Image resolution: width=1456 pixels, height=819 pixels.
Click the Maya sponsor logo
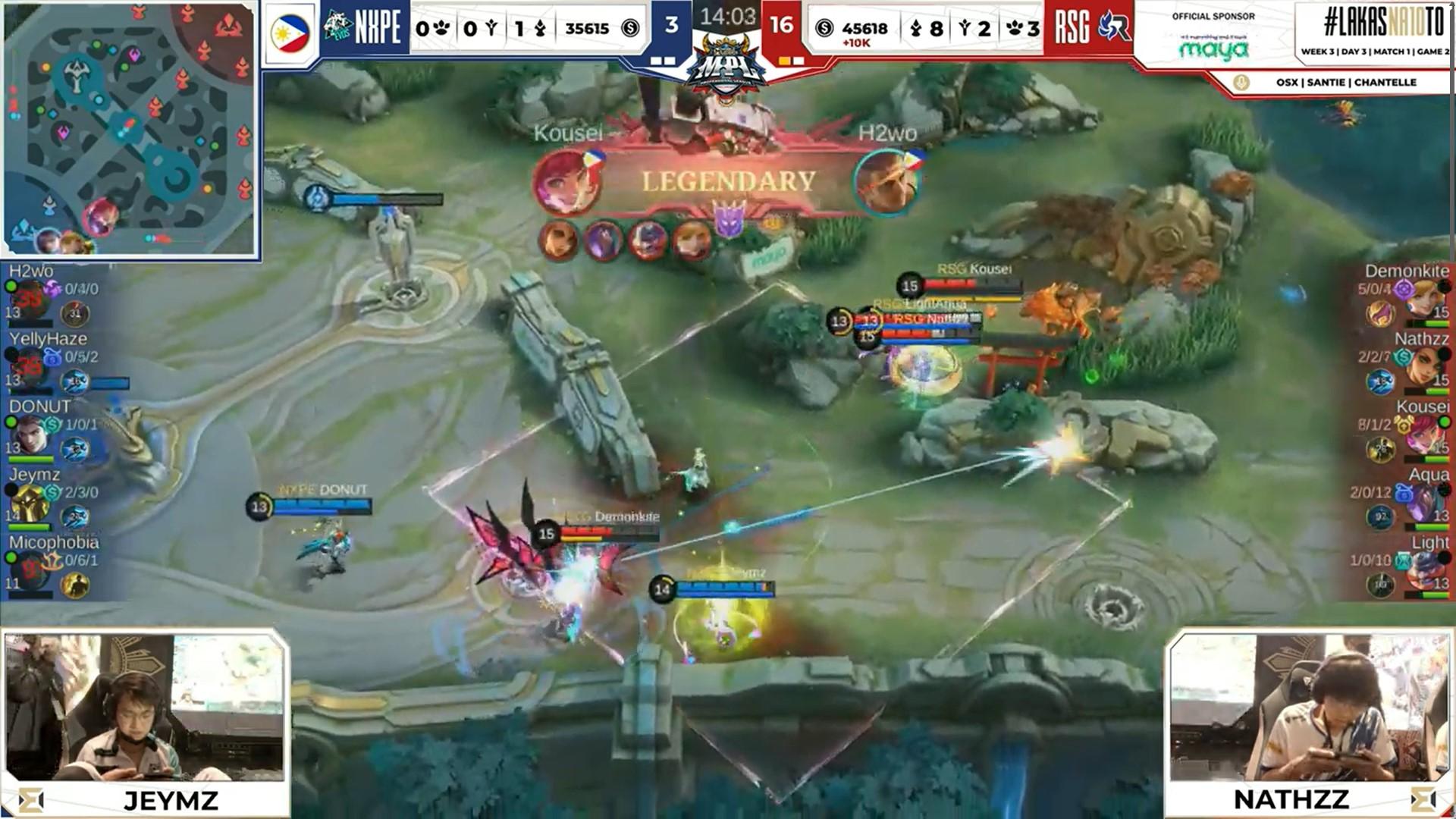tap(1213, 49)
